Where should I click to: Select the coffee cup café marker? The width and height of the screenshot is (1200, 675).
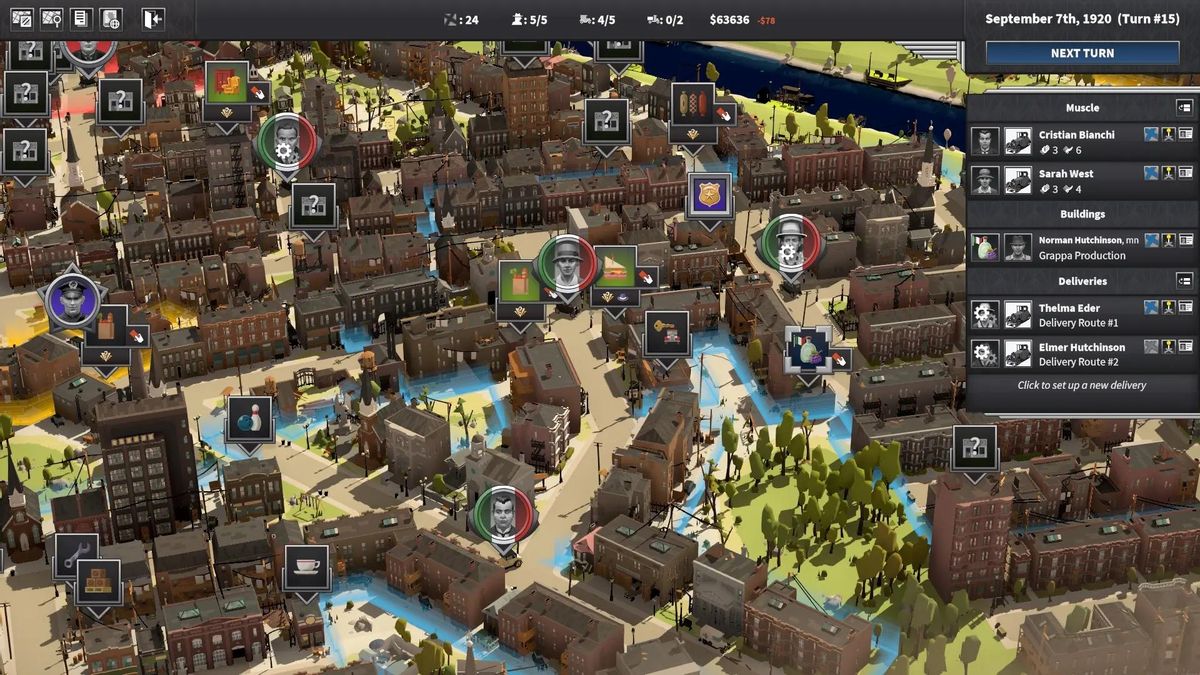[x=306, y=567]
